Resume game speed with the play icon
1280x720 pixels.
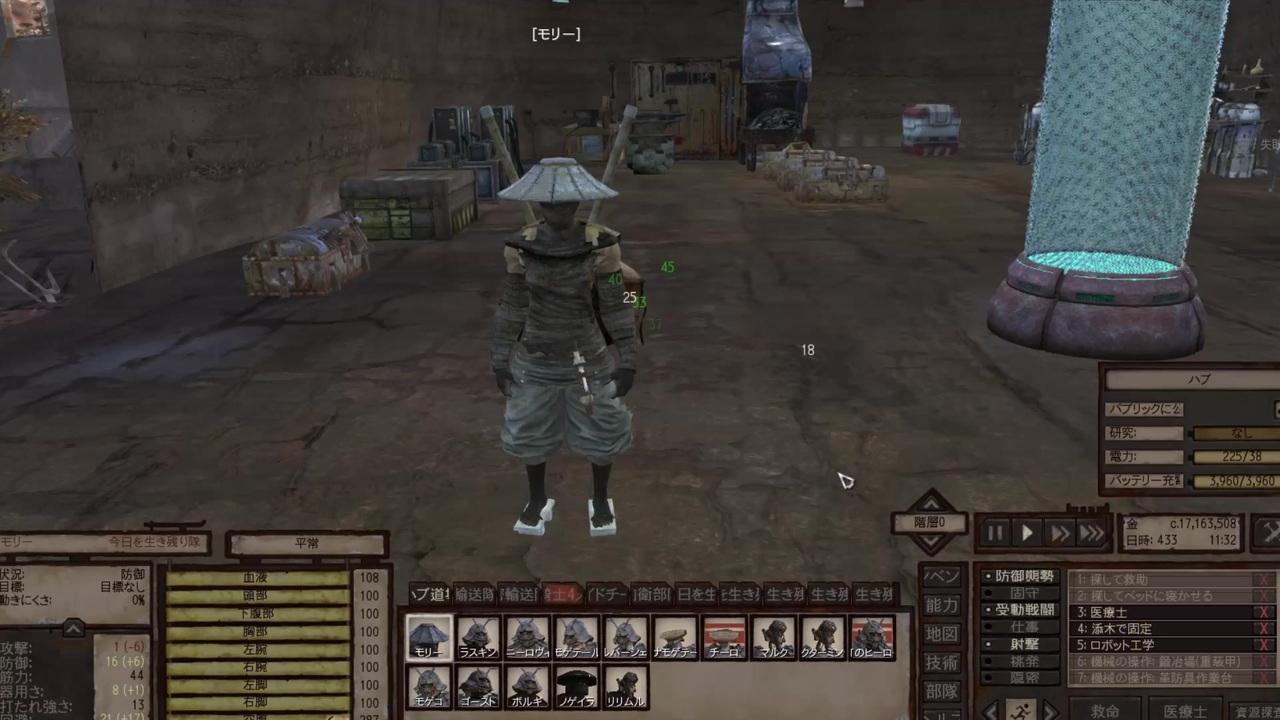click(x=1026, y=530)
